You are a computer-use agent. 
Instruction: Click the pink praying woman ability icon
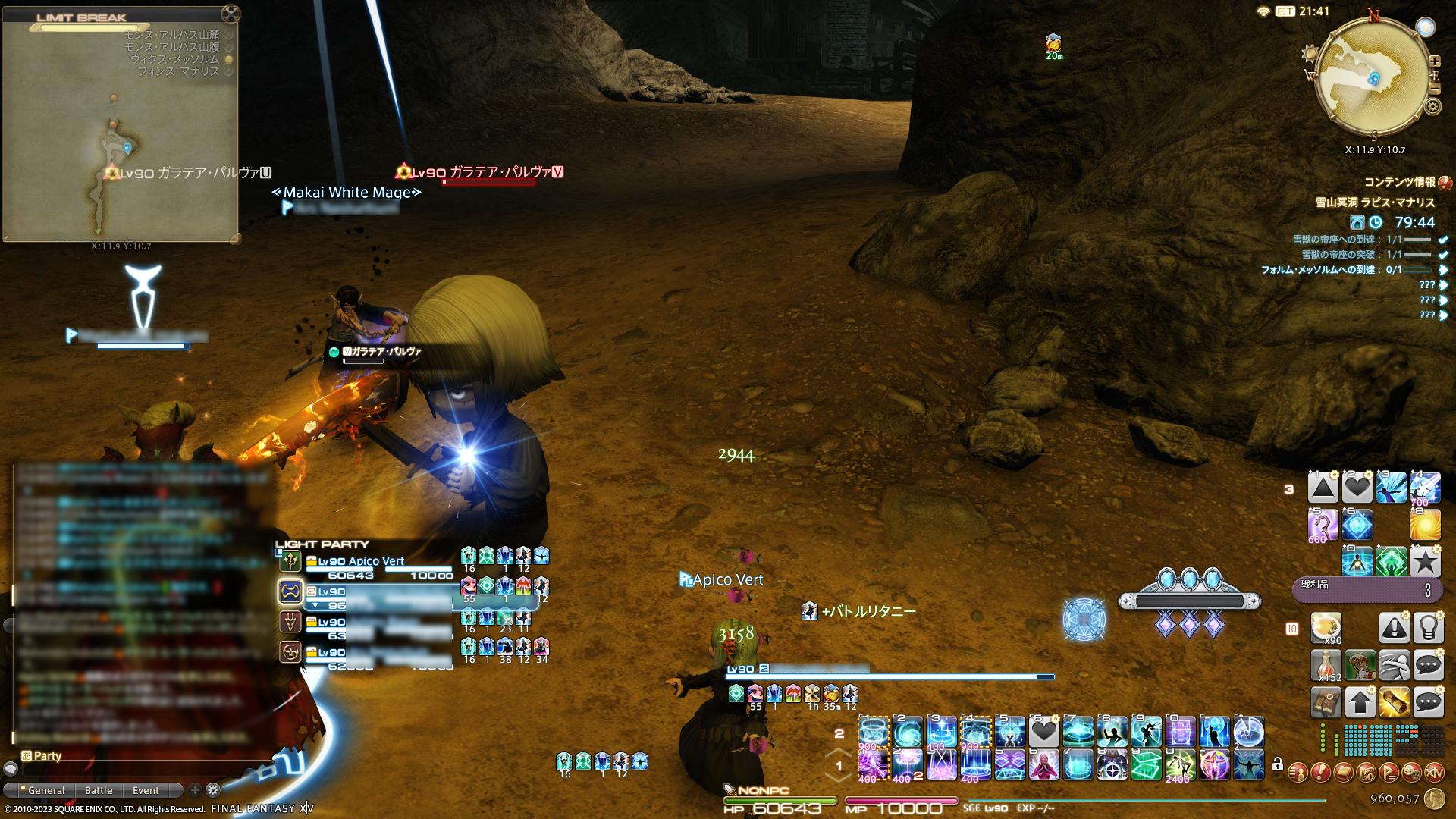pos(1043,765)
